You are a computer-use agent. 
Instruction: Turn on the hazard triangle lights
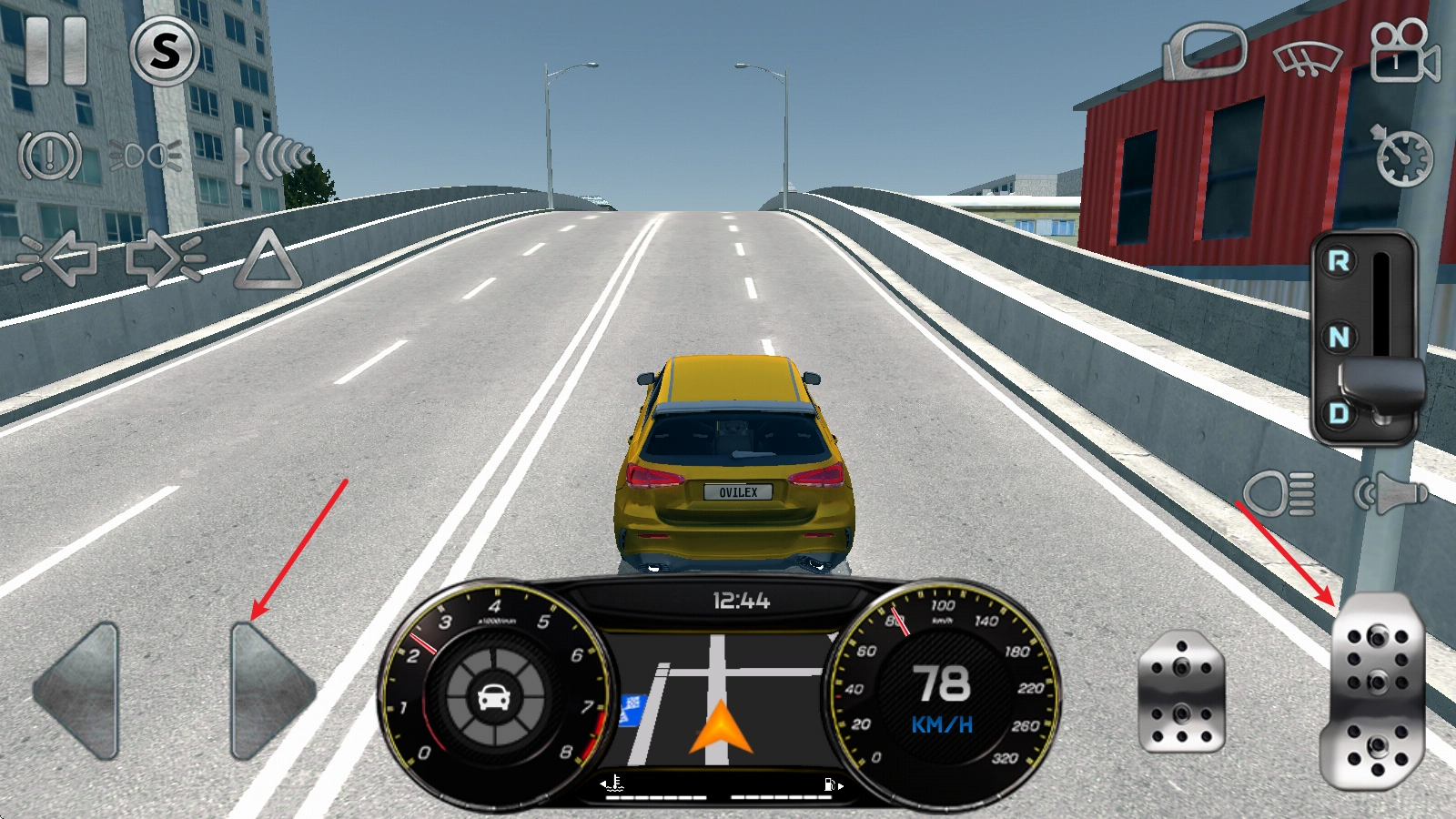(268, 261)
